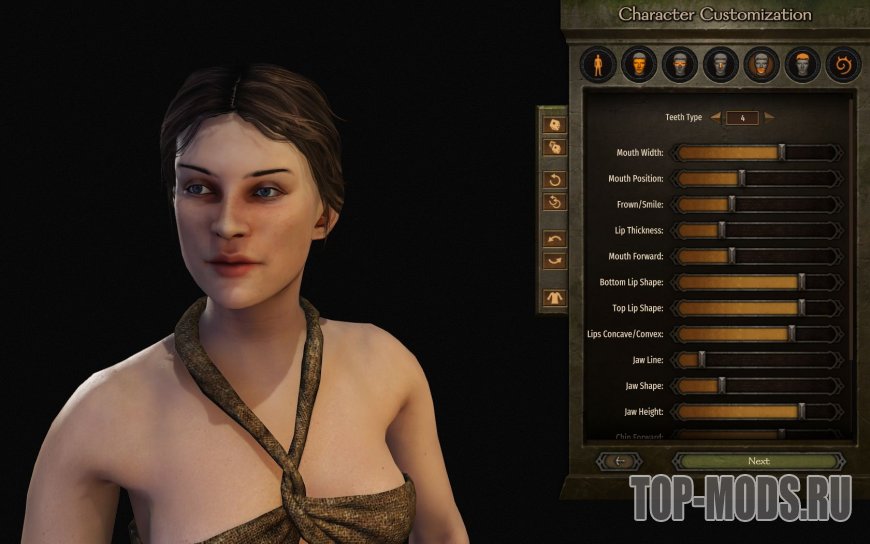Modify the Lips Concave/Convex slider

click(x=791, y=334)
